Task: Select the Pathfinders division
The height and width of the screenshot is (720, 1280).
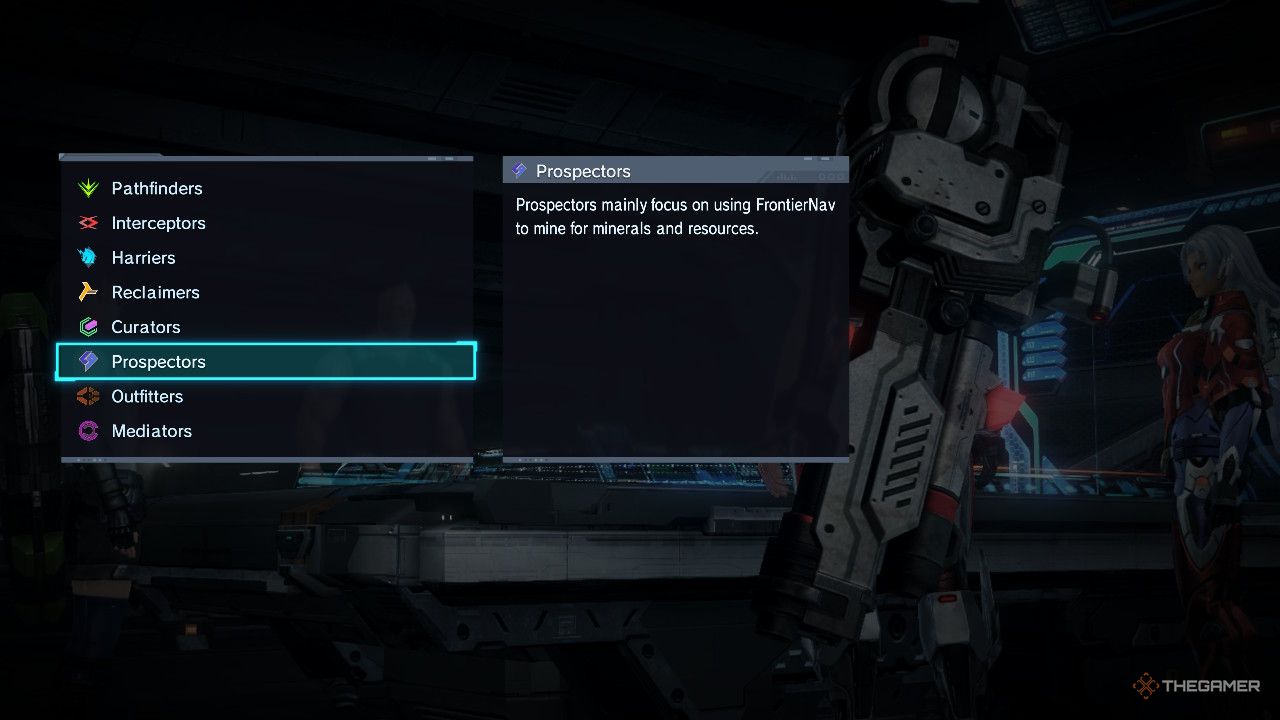Action: pos(157,188)
